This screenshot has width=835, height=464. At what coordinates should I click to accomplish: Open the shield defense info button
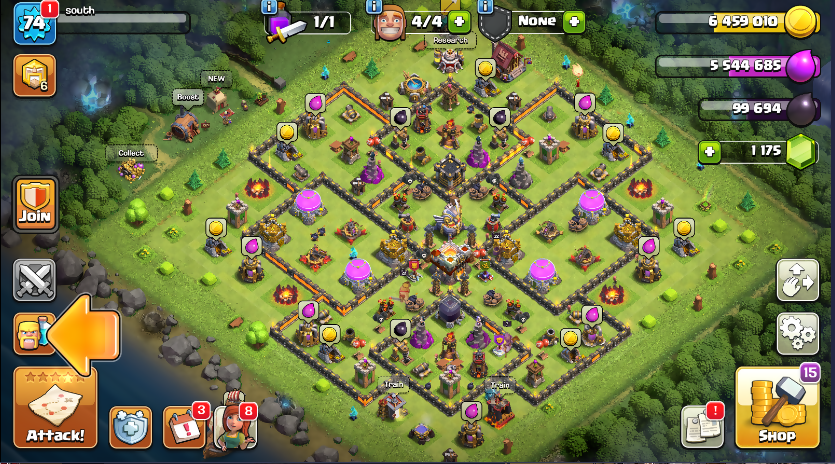[130, 427]
